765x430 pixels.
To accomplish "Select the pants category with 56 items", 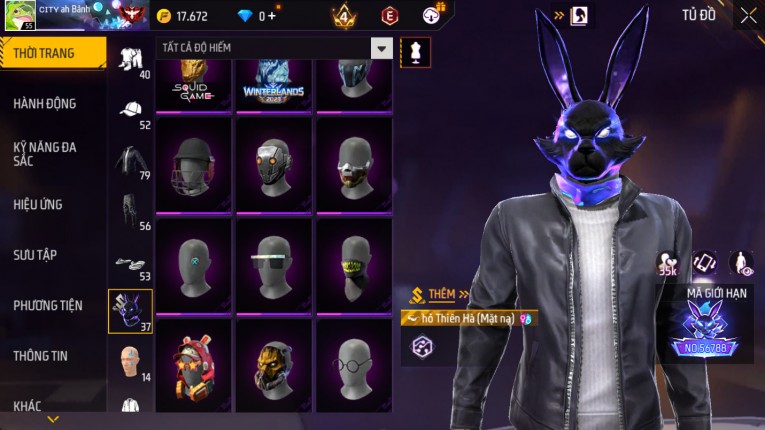I will (130, 211).
